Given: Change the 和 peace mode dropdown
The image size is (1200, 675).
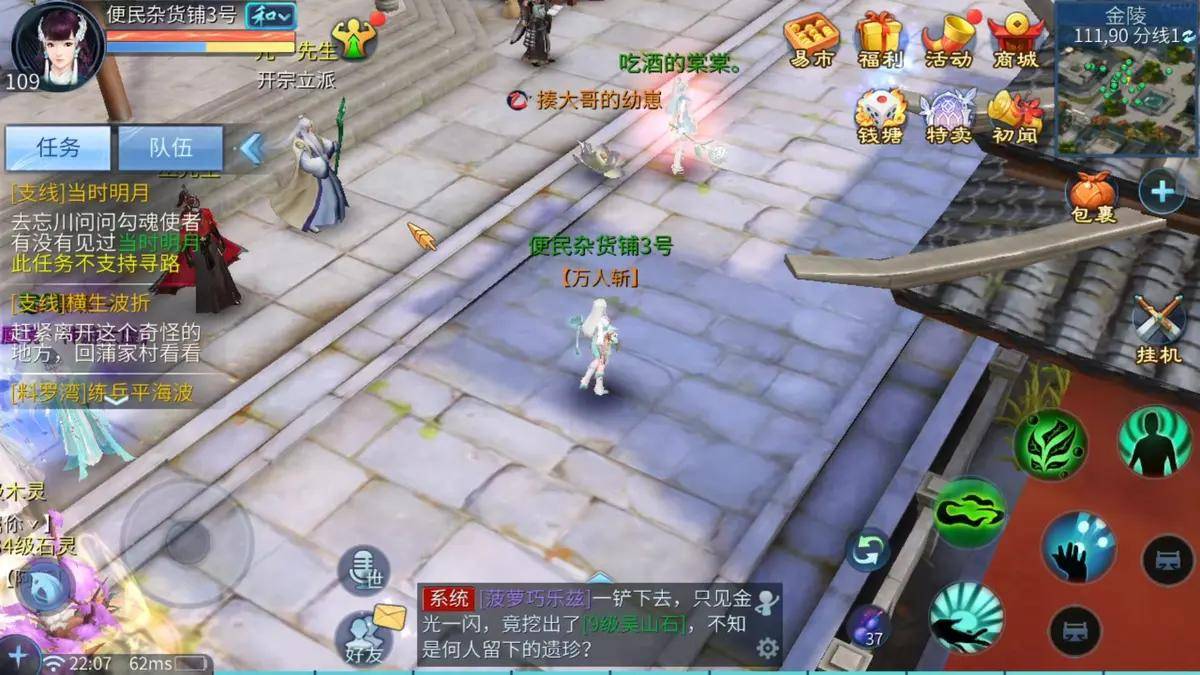Looking at the screenshot, I should click(x=271, y=15).
